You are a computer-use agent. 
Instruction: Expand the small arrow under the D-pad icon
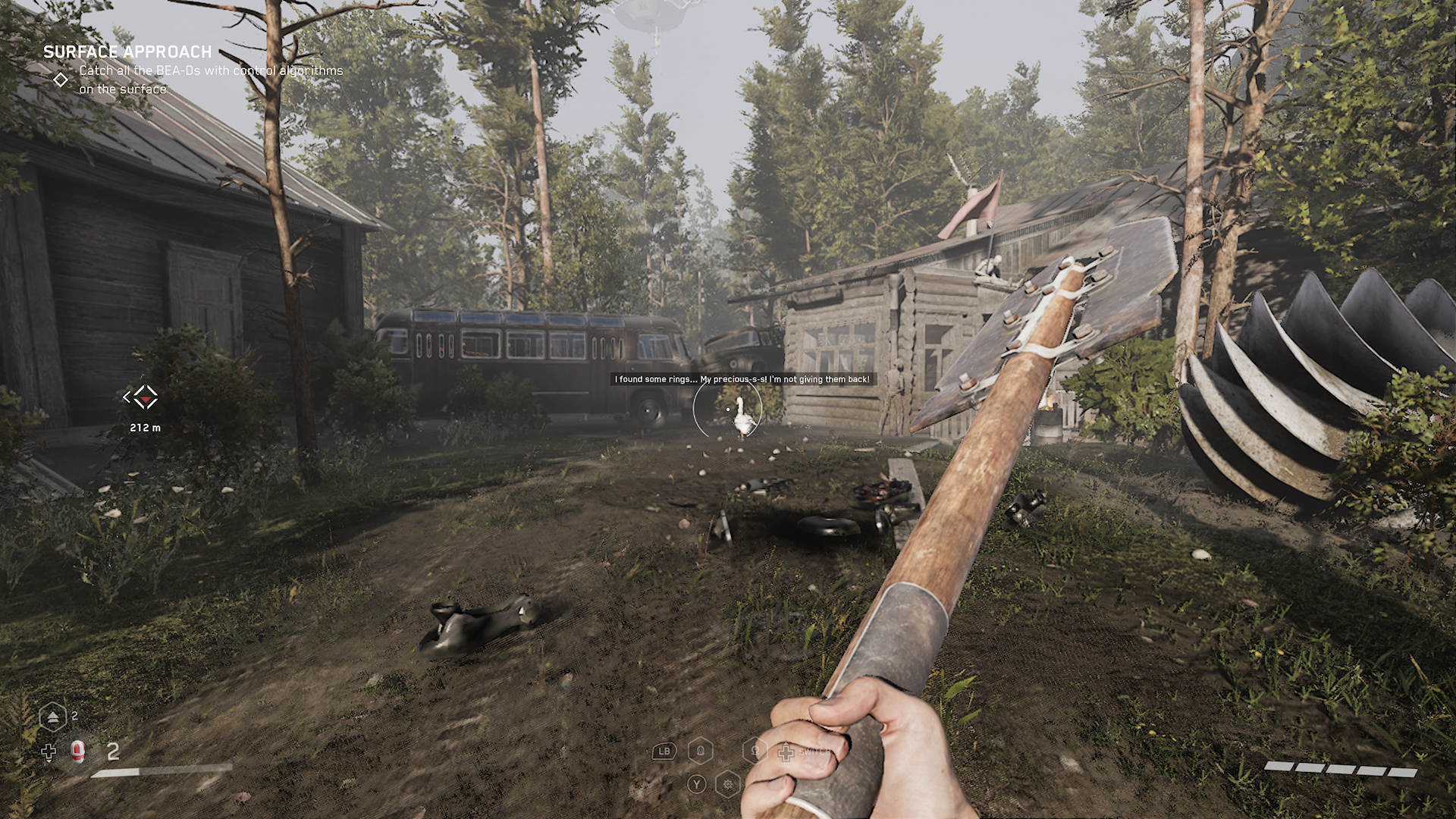pyautogui.click(x=49, y=761)
